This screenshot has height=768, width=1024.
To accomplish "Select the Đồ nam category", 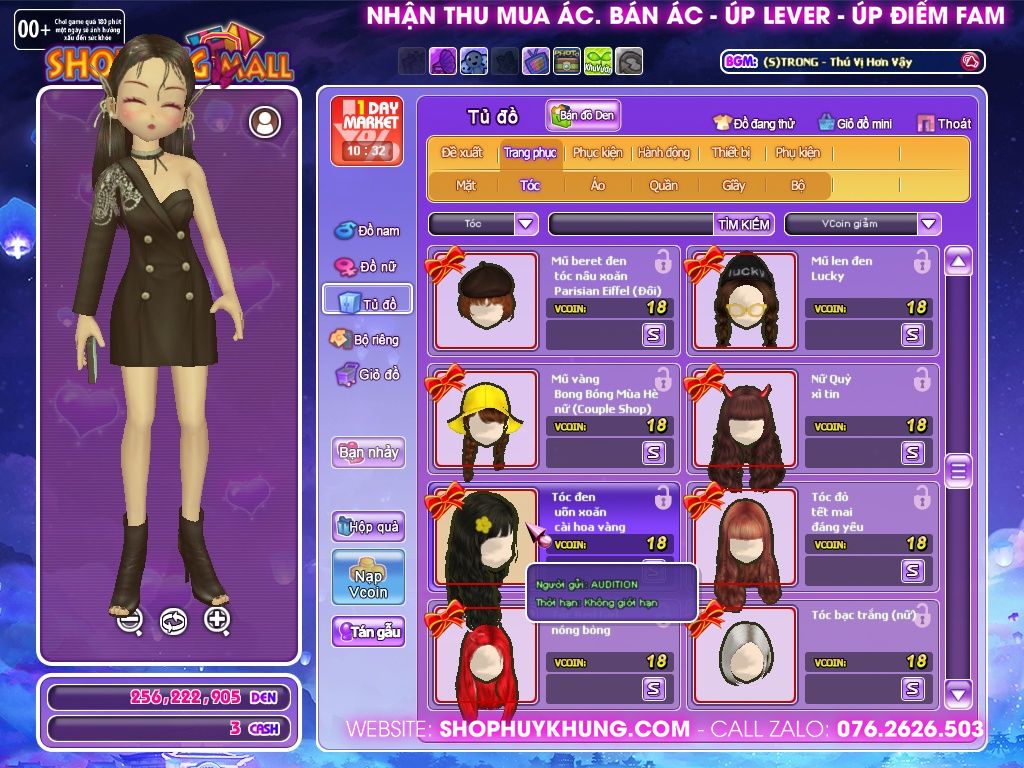I will tap(367, 230).
